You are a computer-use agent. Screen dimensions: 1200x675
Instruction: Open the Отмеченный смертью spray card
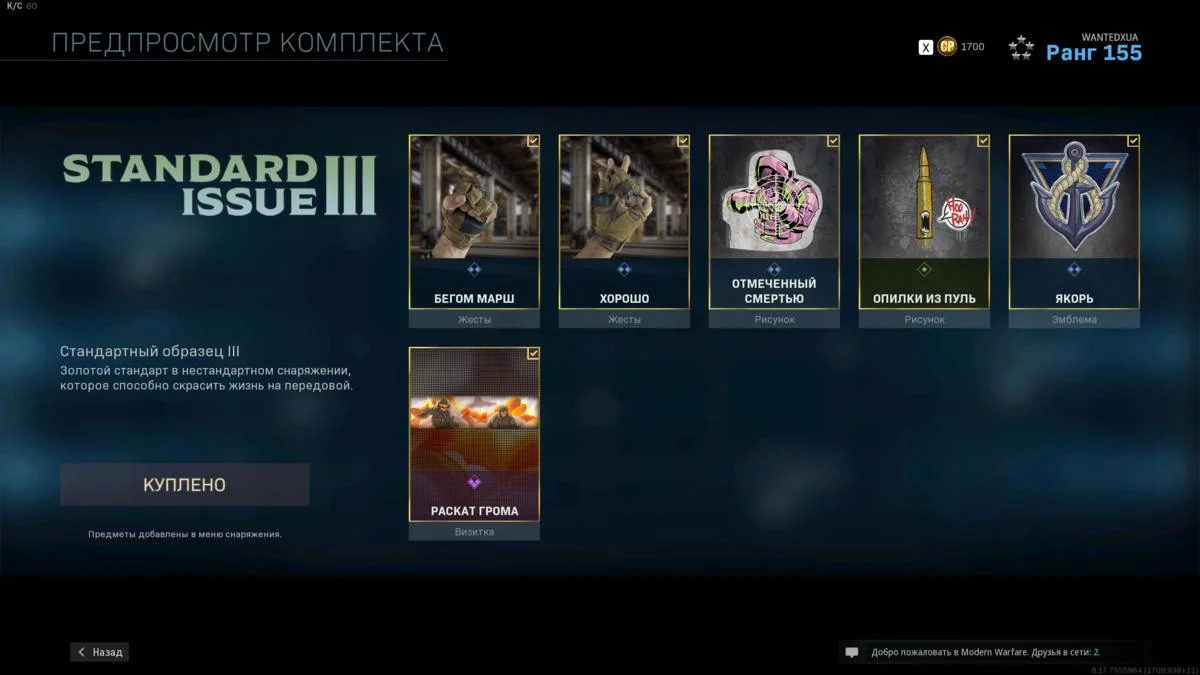coord(774,222)
